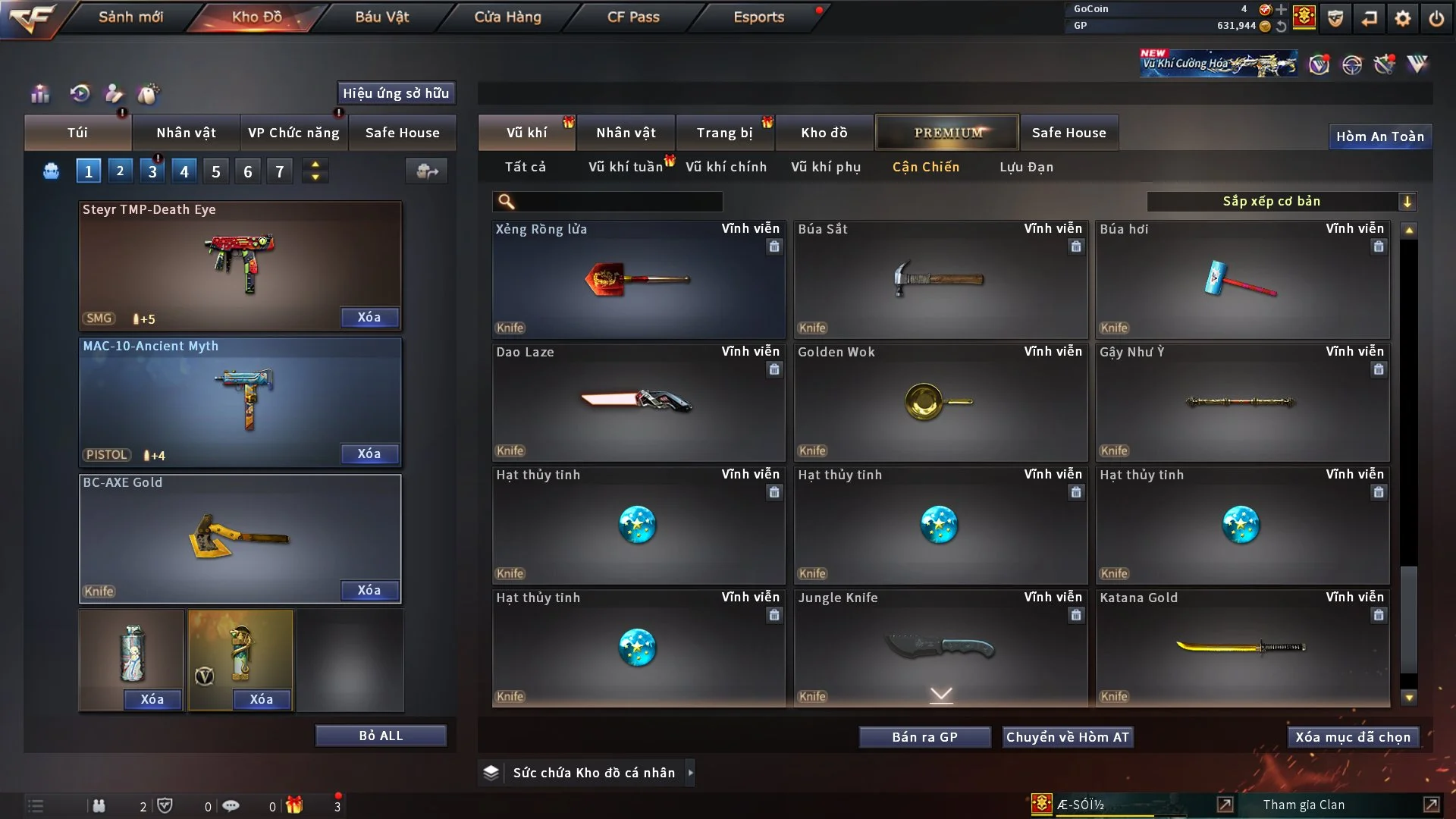Select bag slot number 4
The width and height of the screenshot is (1456, 819).
pyautogui.click(x=184, y=171)
